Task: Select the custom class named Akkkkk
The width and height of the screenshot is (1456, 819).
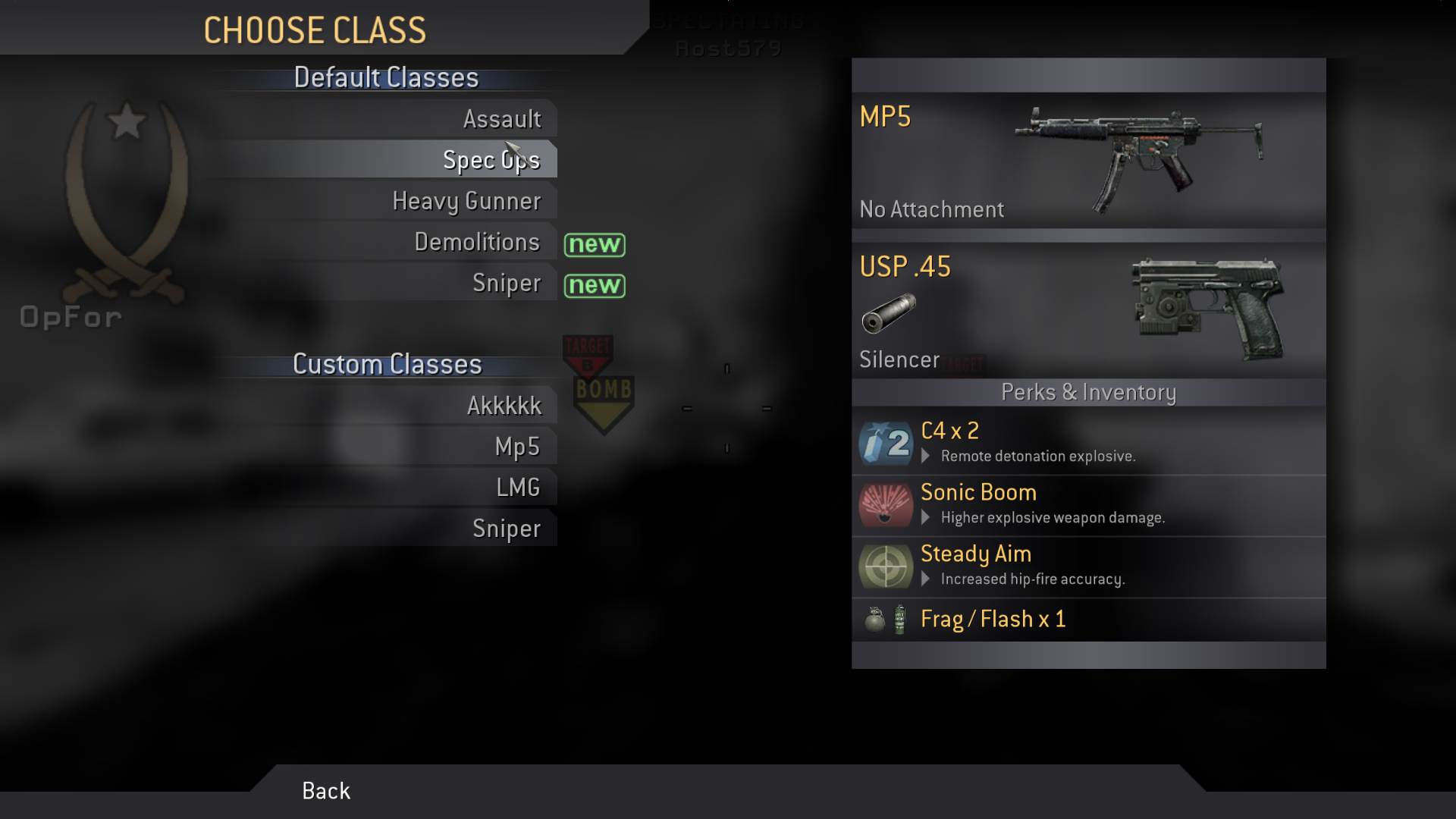Action: pyautogui.click(x=503, y=406)
